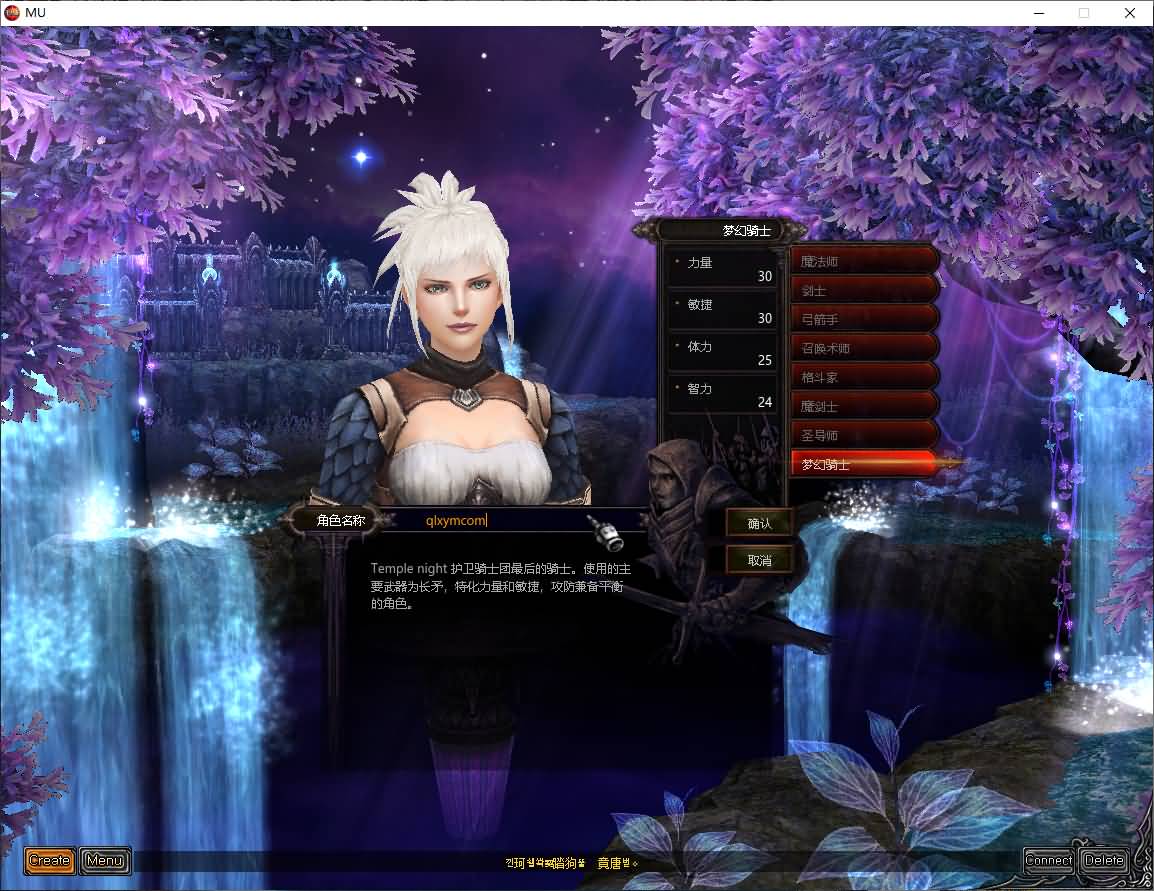The image size is (1154, 891).
Task: Select the 魔法师 class
Action: 864,261
